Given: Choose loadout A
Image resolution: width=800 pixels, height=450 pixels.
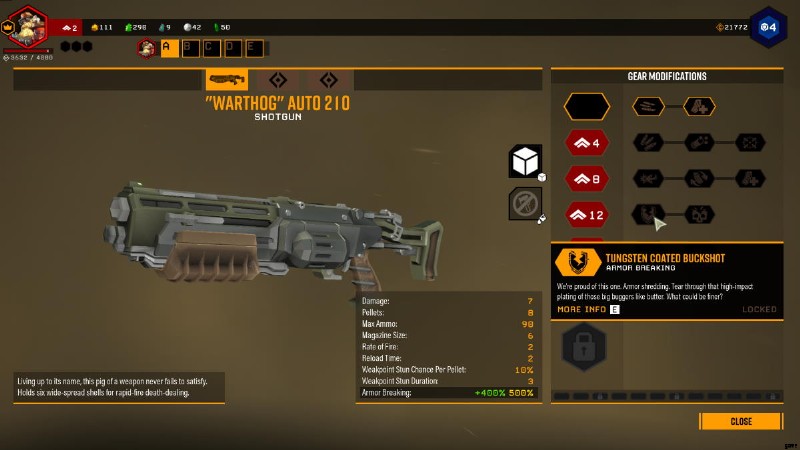Looking at the screenshot, I should [169, 47].
